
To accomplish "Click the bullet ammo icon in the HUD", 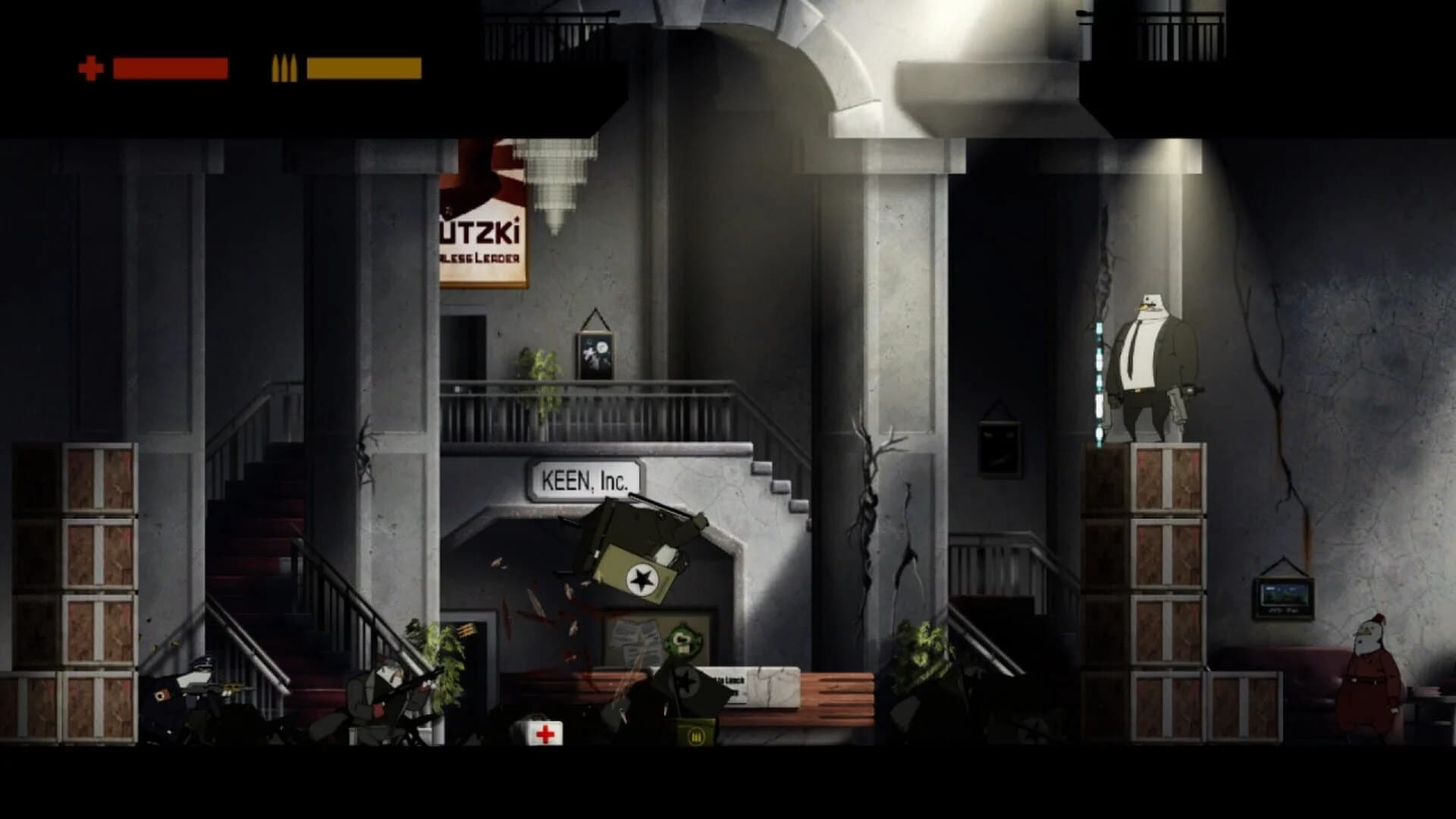I will (x=284, y=67).
